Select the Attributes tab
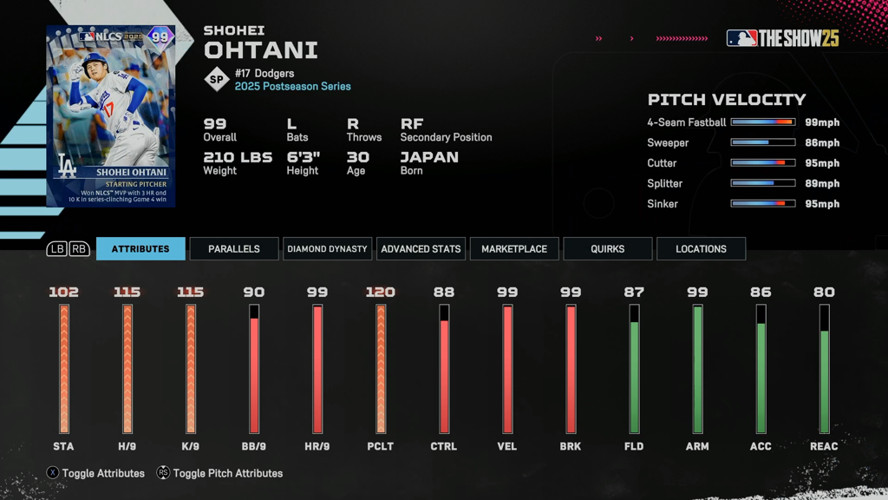 click(140, 249)
